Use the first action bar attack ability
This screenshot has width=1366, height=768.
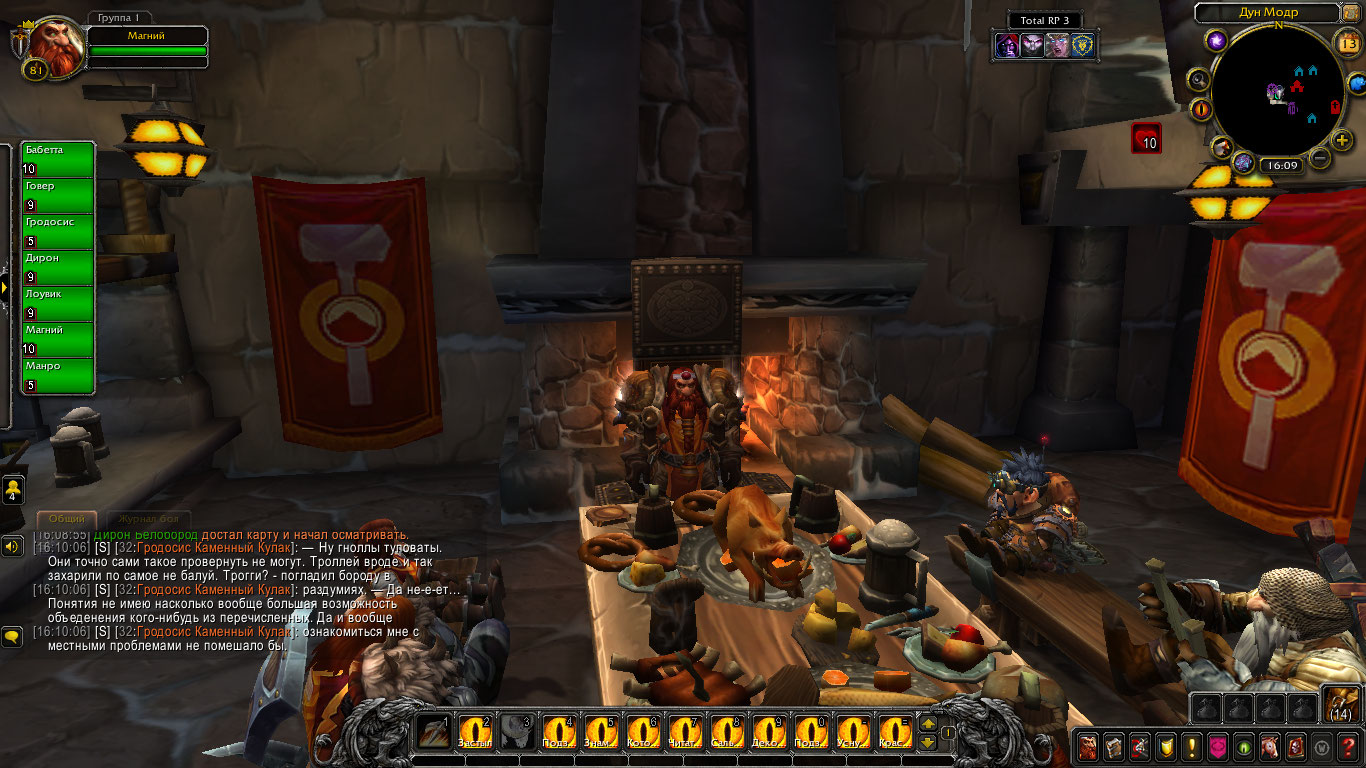[x=433, y=733]
